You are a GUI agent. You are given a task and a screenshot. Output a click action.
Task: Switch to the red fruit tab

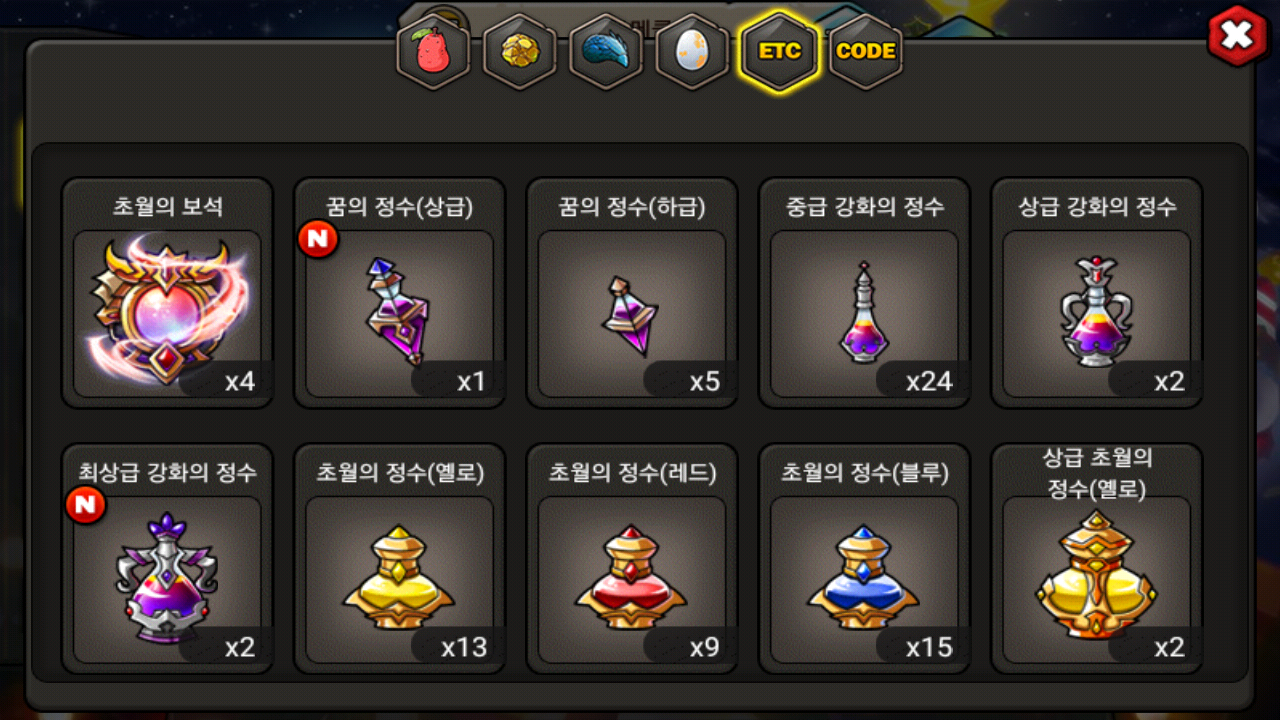click(x=434, y=51)
